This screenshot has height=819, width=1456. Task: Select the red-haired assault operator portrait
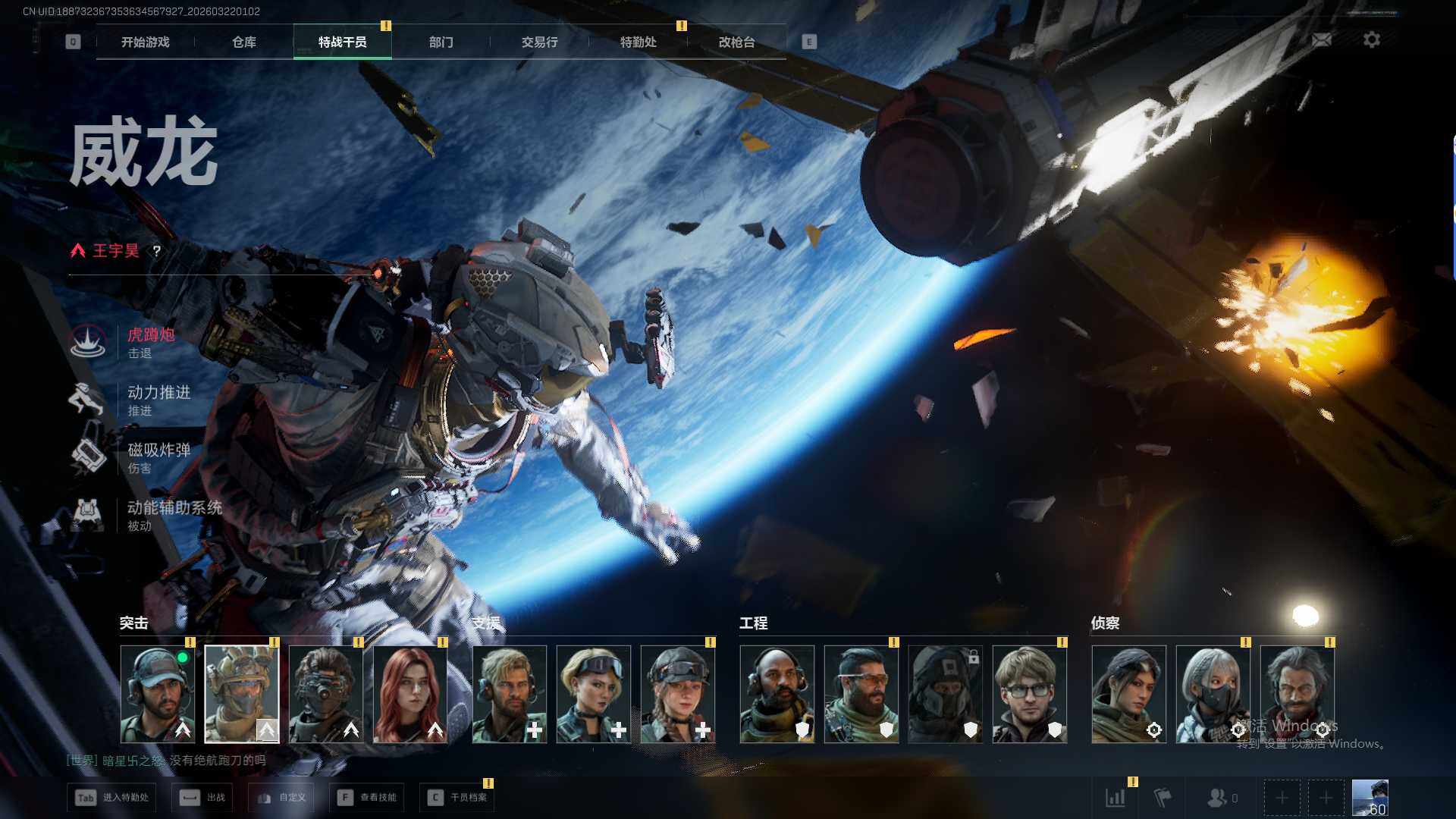[410, 693]
